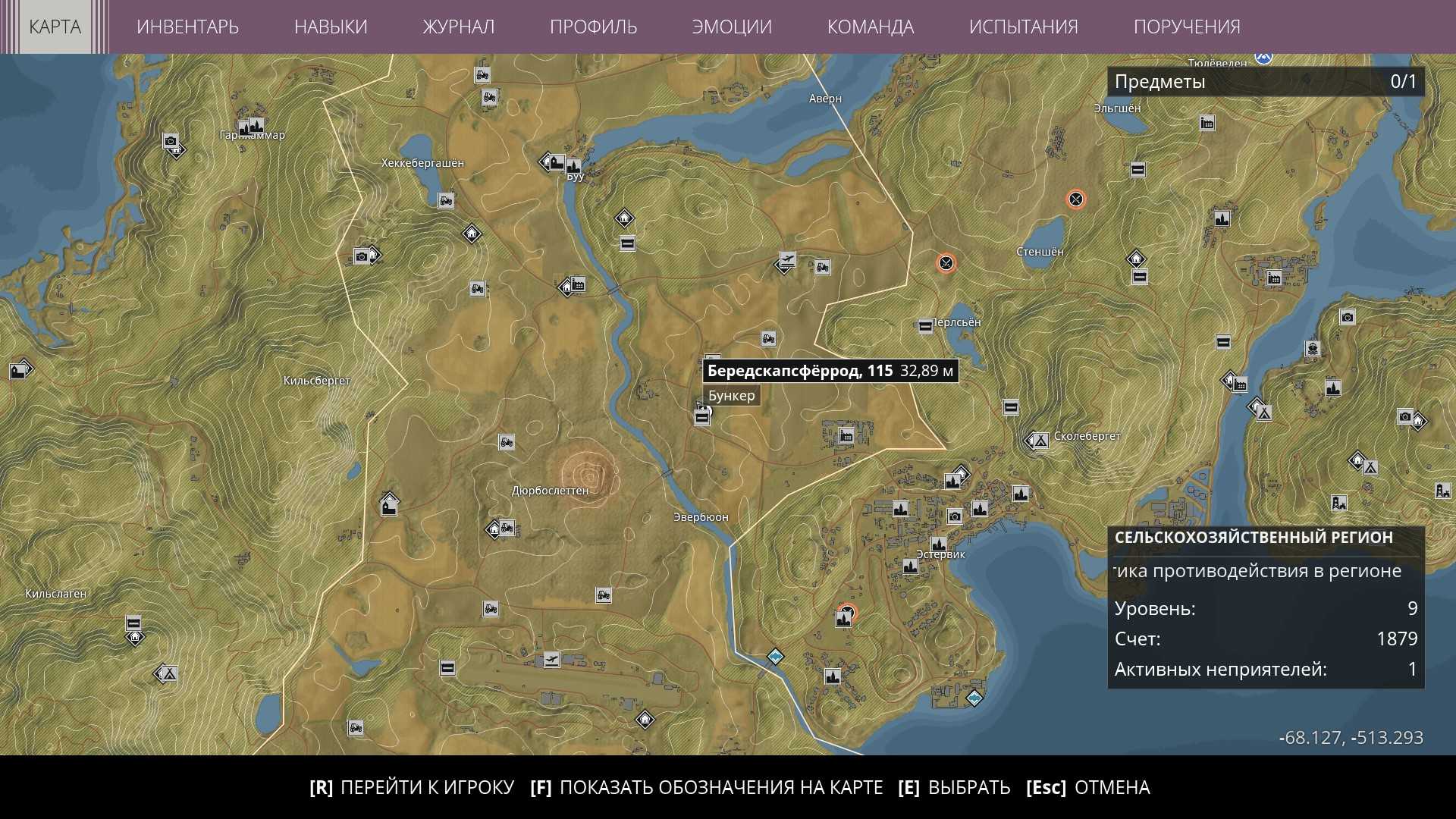This screenshot has height=819, width=1456.
Task: Open the Инвентарь tab
Action: pyautogui.click(x=187, y=27)
